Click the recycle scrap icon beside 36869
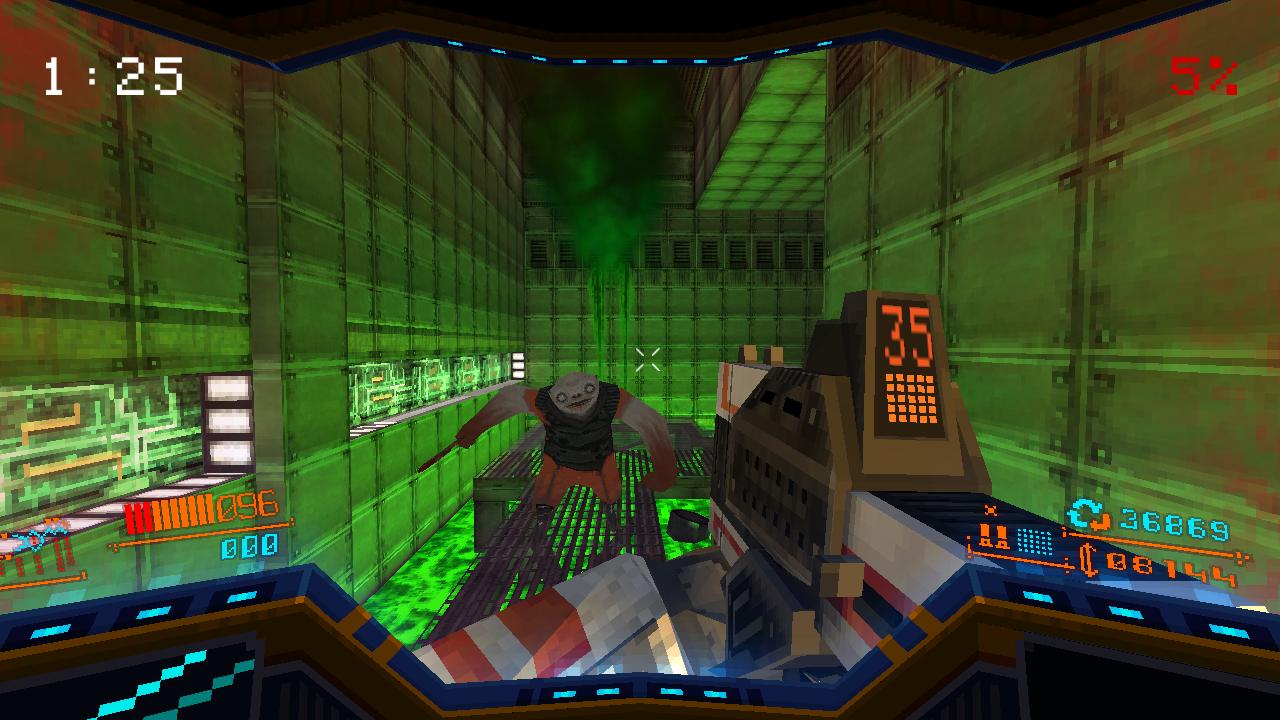The height and width of the screenshot is (720, 1280). coord(1082,515)
